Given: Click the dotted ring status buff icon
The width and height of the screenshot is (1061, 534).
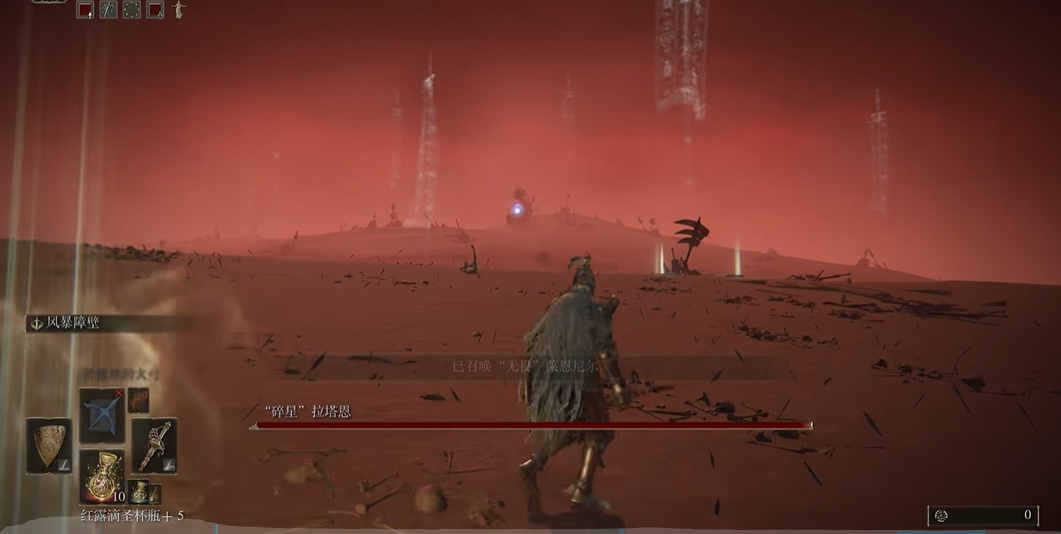Looking at the screenshot, I should 131,10.
